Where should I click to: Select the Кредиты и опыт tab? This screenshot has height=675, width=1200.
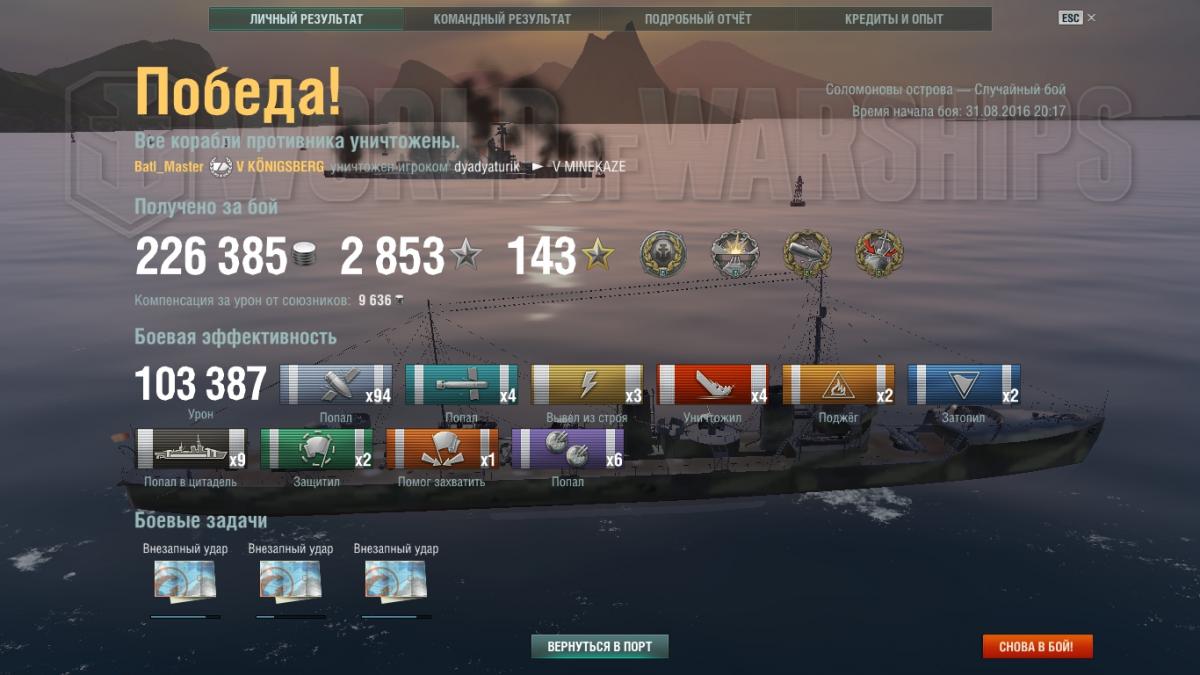pyautogui.click(x=894, y=19)
